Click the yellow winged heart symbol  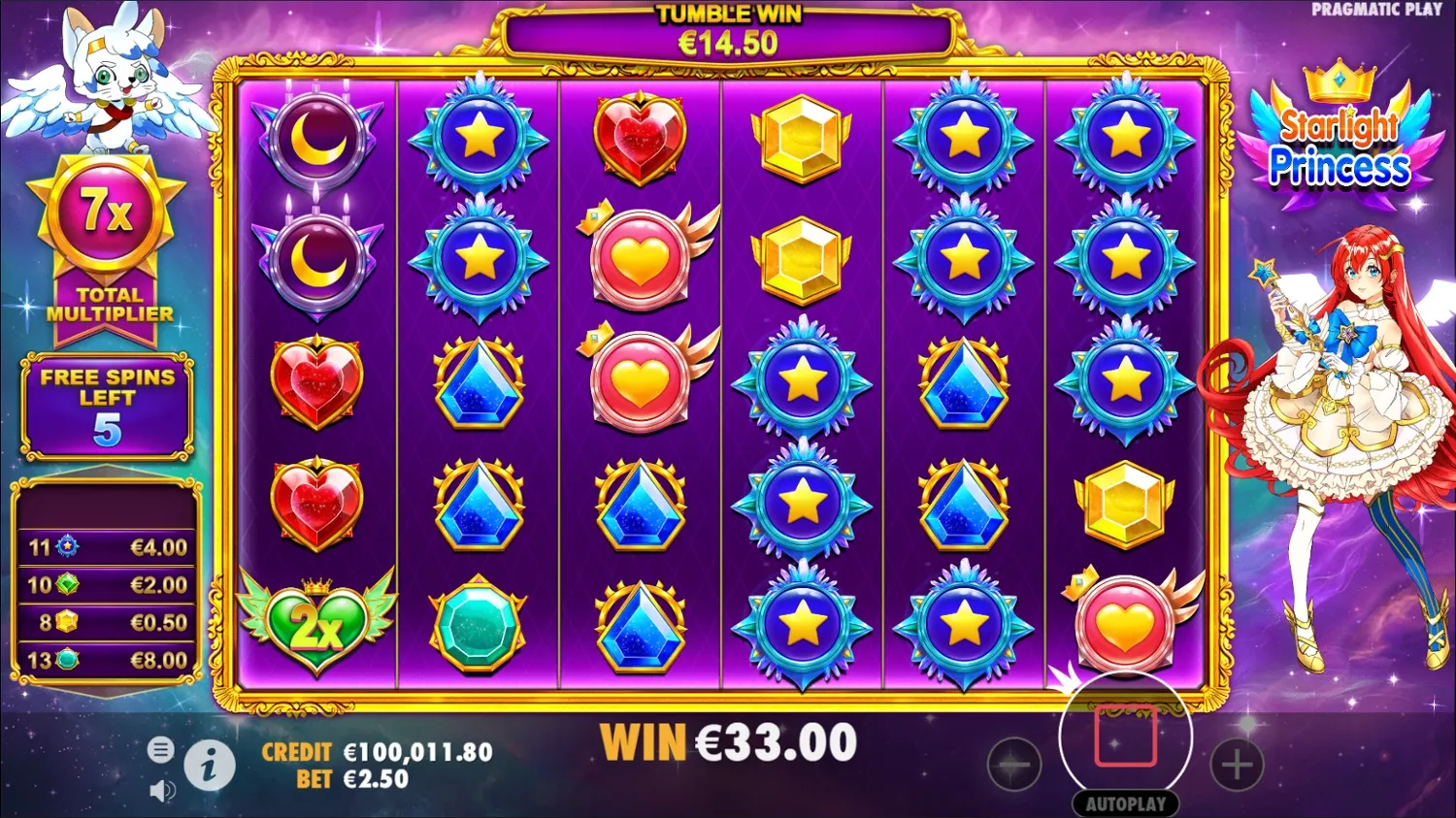640,257
